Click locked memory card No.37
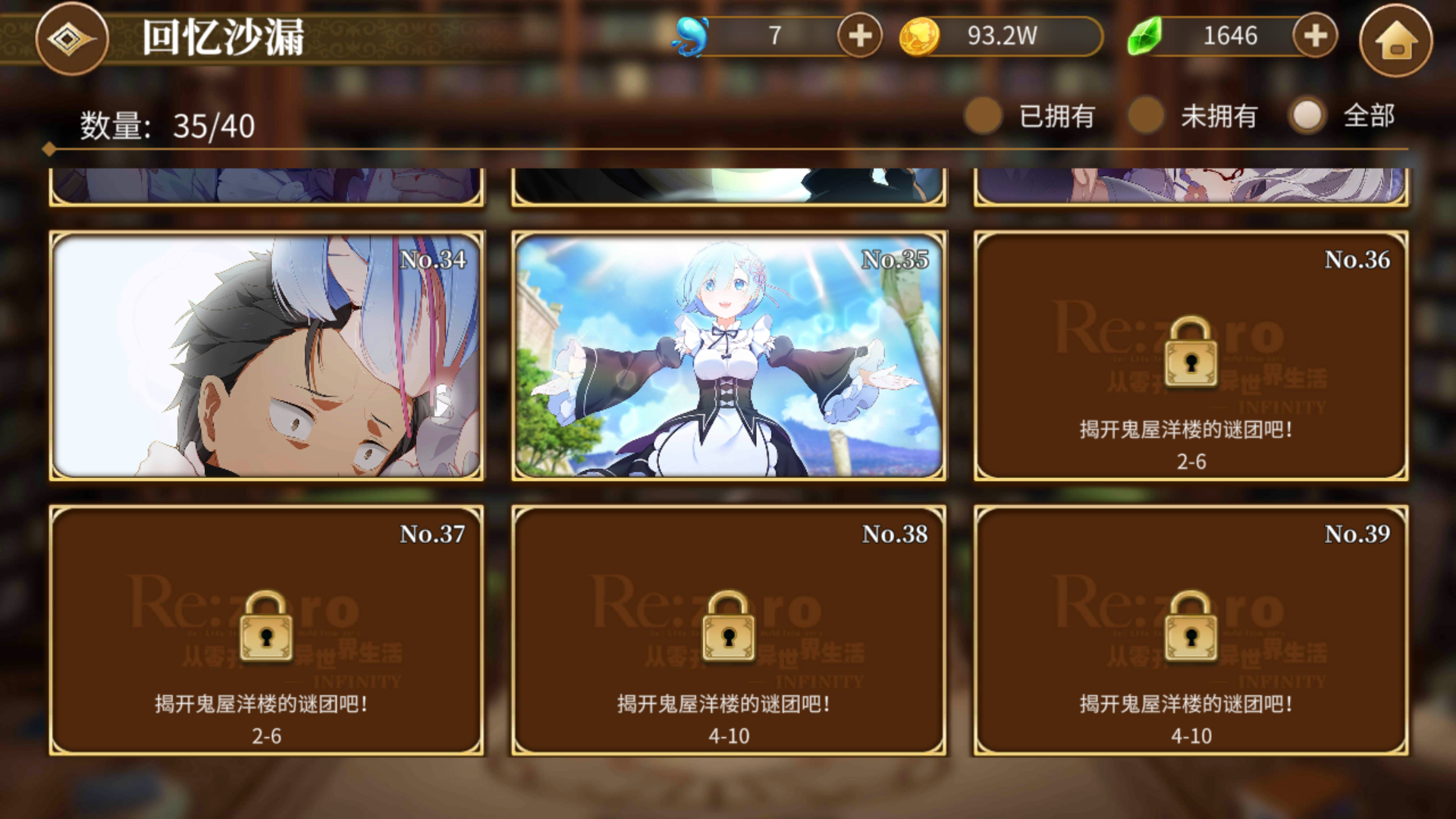Viewport: 1456px width, 819px height. [x=267, y=630]
